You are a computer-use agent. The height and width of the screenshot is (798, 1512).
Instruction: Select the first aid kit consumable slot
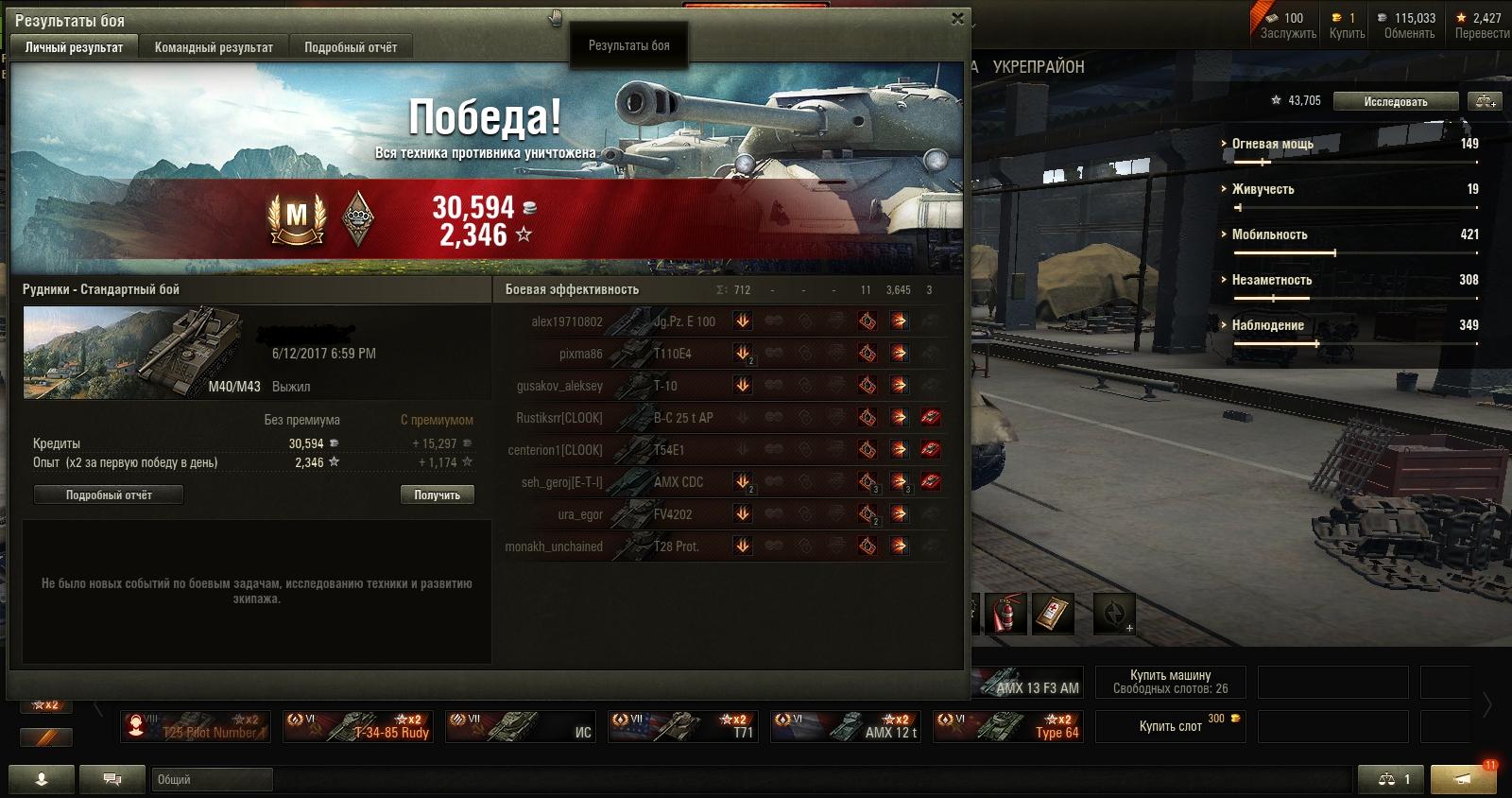tap(1053, 615)
